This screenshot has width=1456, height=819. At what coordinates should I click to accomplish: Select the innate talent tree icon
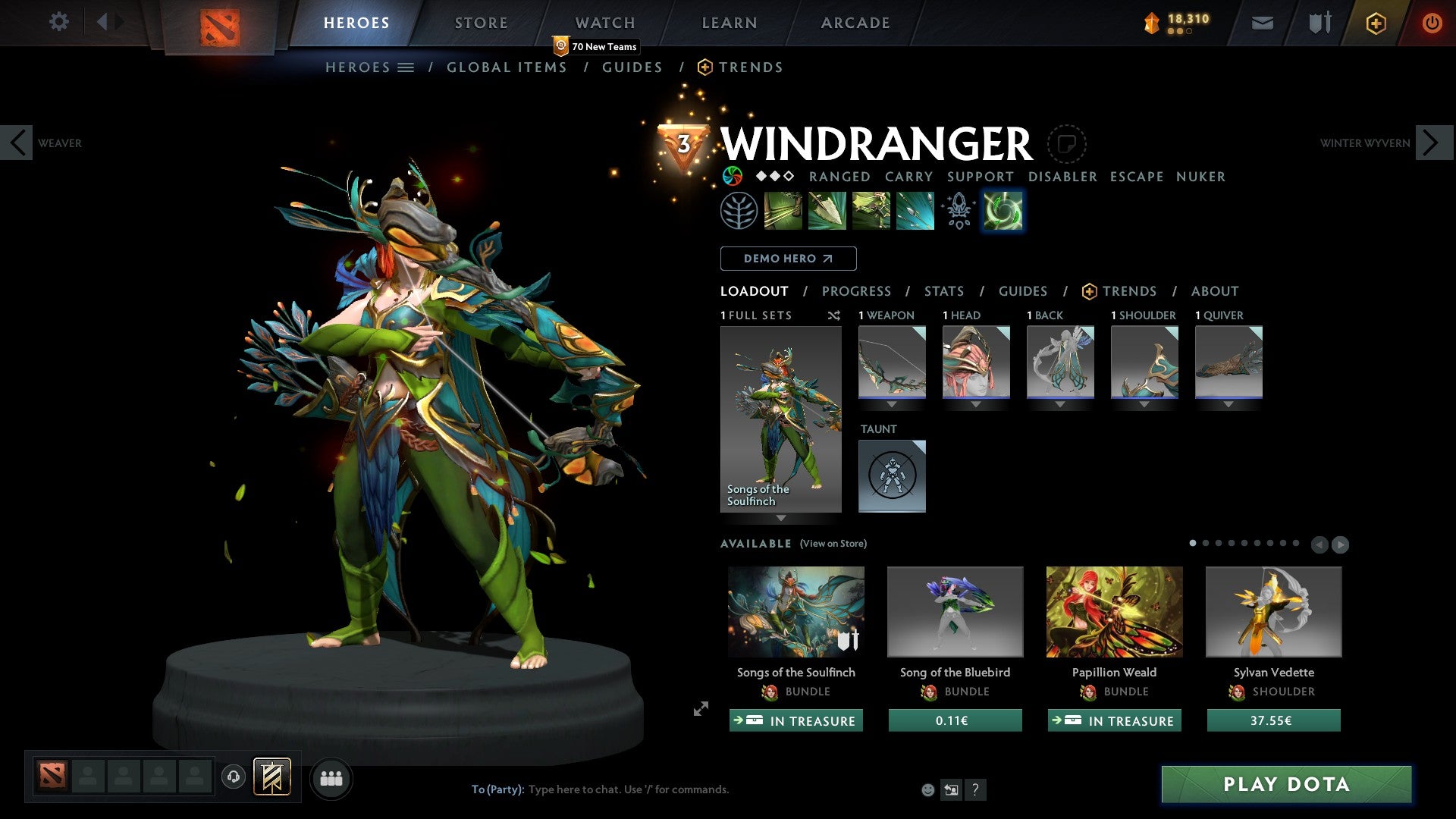click(739, 210)
